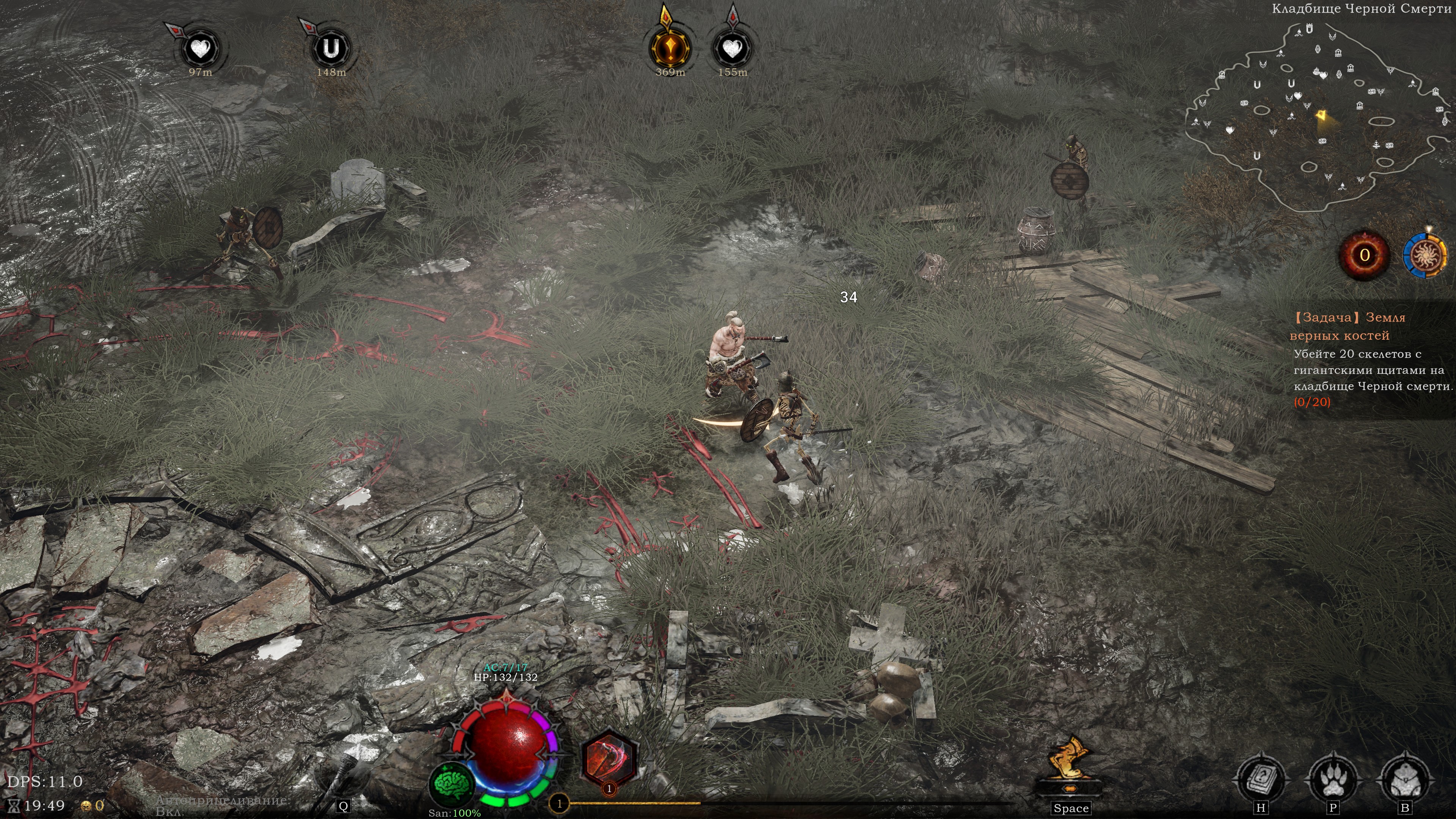
Task: Activate the golden boot dash ability
Action: pos(1069,763)
